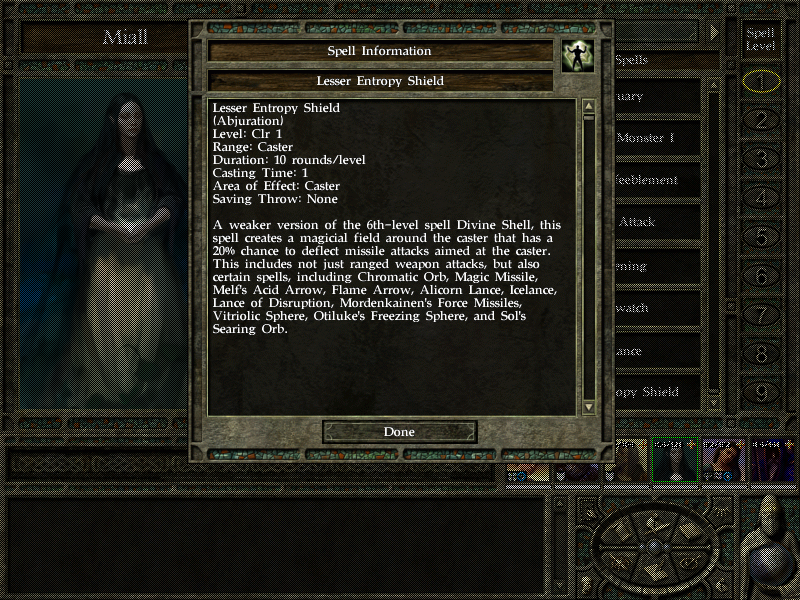Viewport: 800px width, 600px height.
Task: Choose spell level 8
Action: tap(762, 354)
